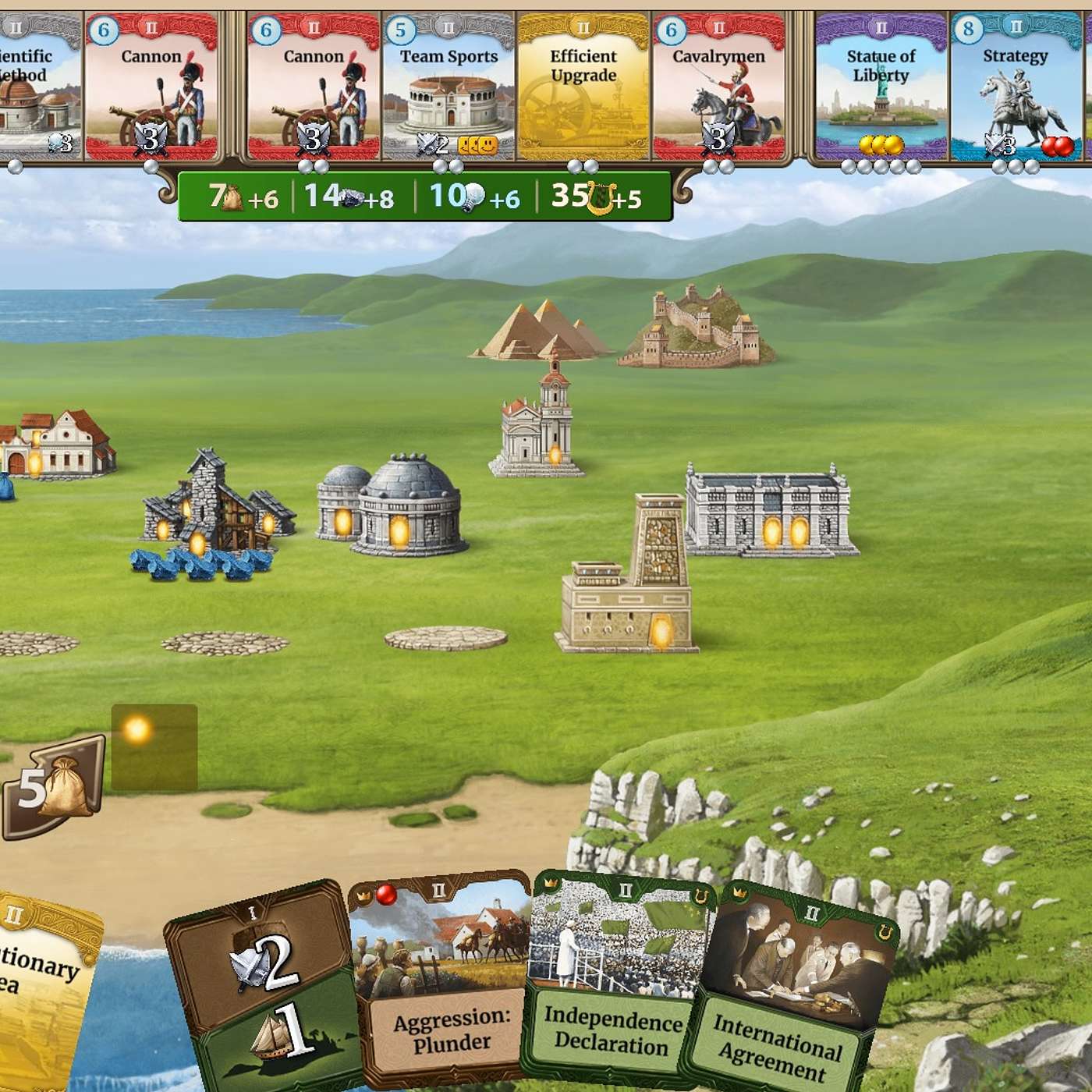Select the Great Wall wonder

[697, 328]
